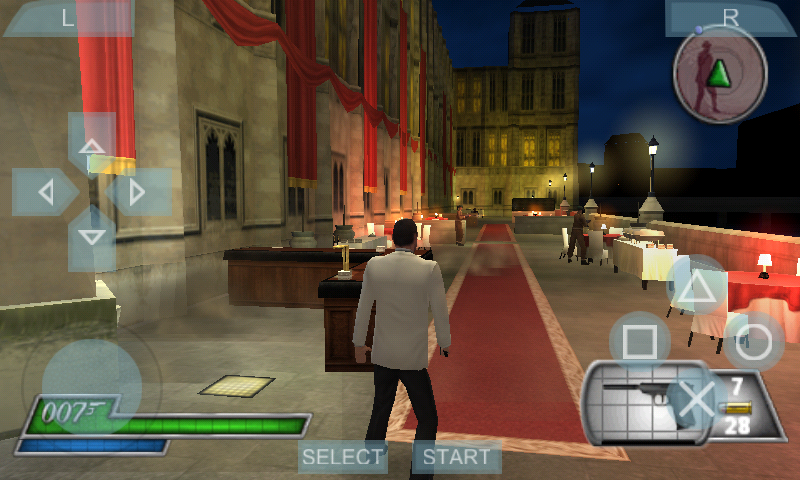Screen dimensions: 800x480
Task: Tap the triangle face button
Action: pos(697,287)
